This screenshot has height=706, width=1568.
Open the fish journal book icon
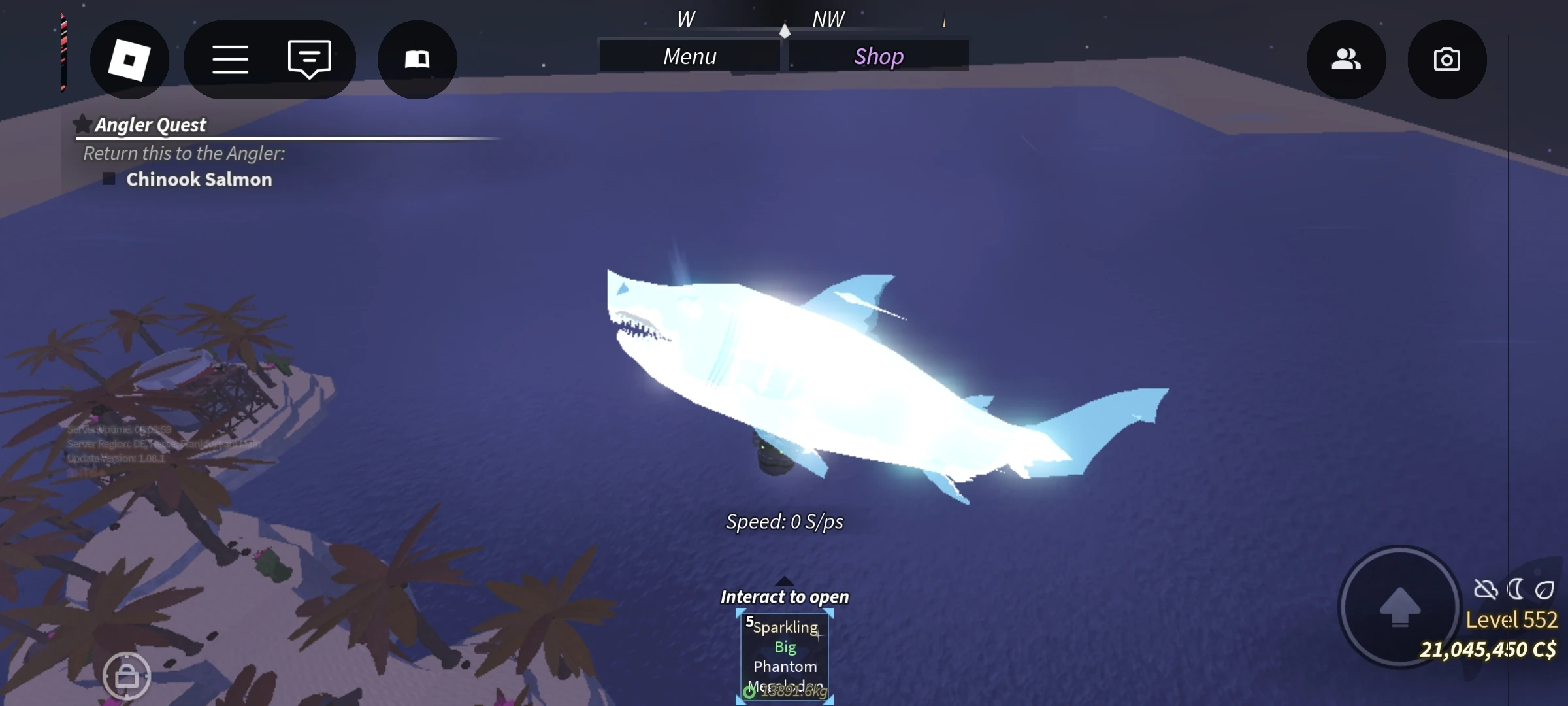tap(417, 59)
